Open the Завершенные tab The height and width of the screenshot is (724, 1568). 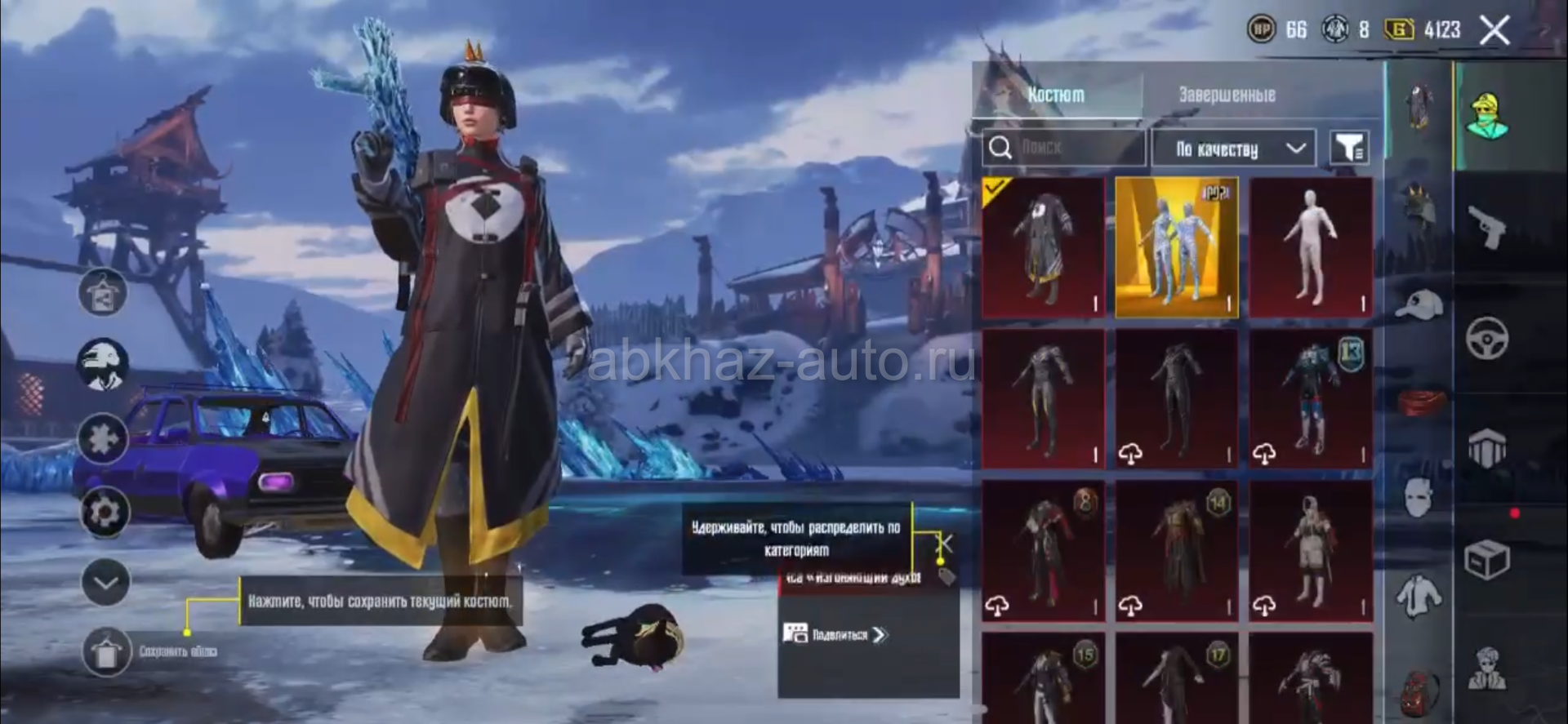pyautogui.click(x=1227, y=95)
